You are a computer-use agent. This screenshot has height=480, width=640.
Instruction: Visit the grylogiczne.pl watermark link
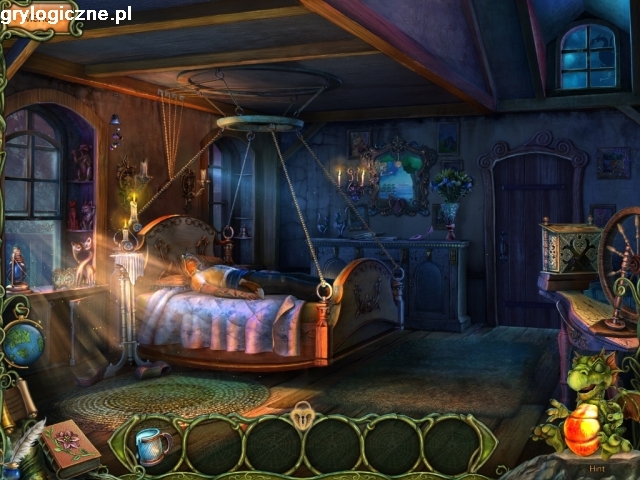66,13
